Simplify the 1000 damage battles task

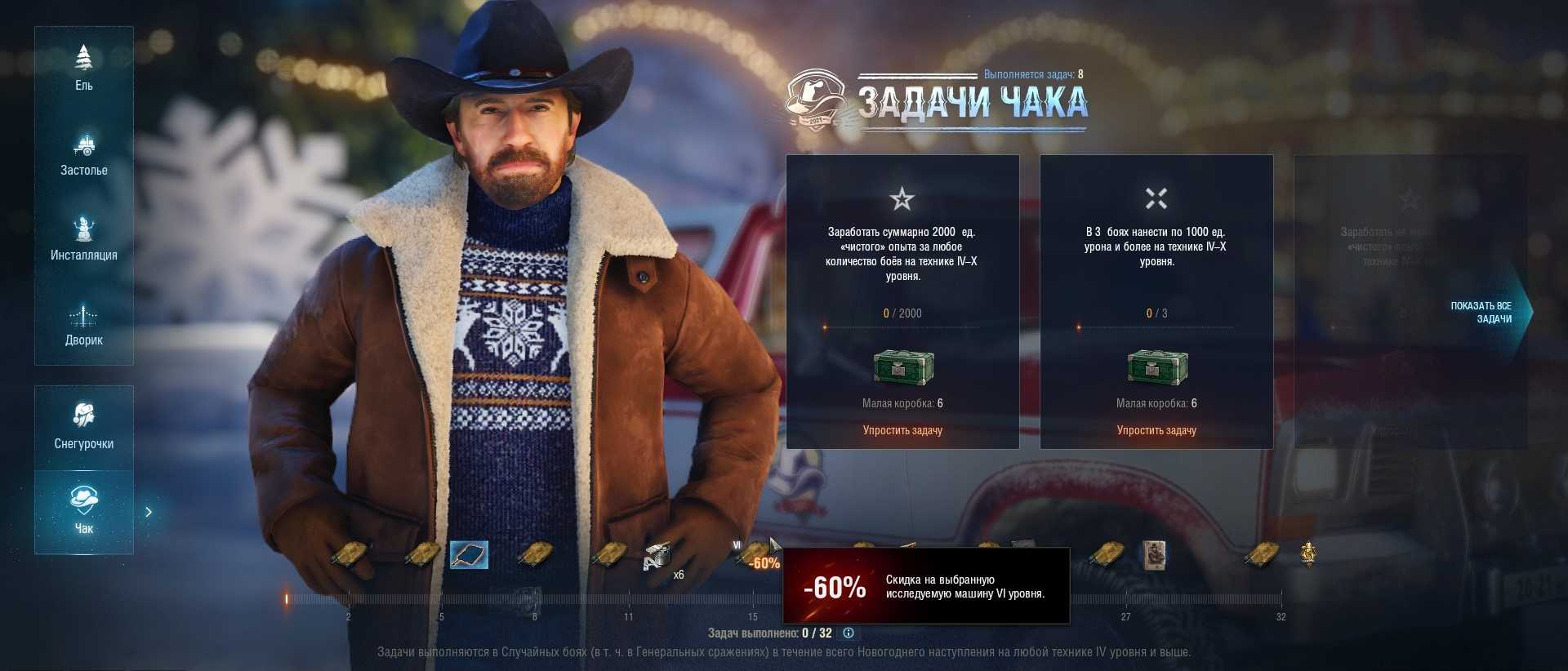(1156, 430)
